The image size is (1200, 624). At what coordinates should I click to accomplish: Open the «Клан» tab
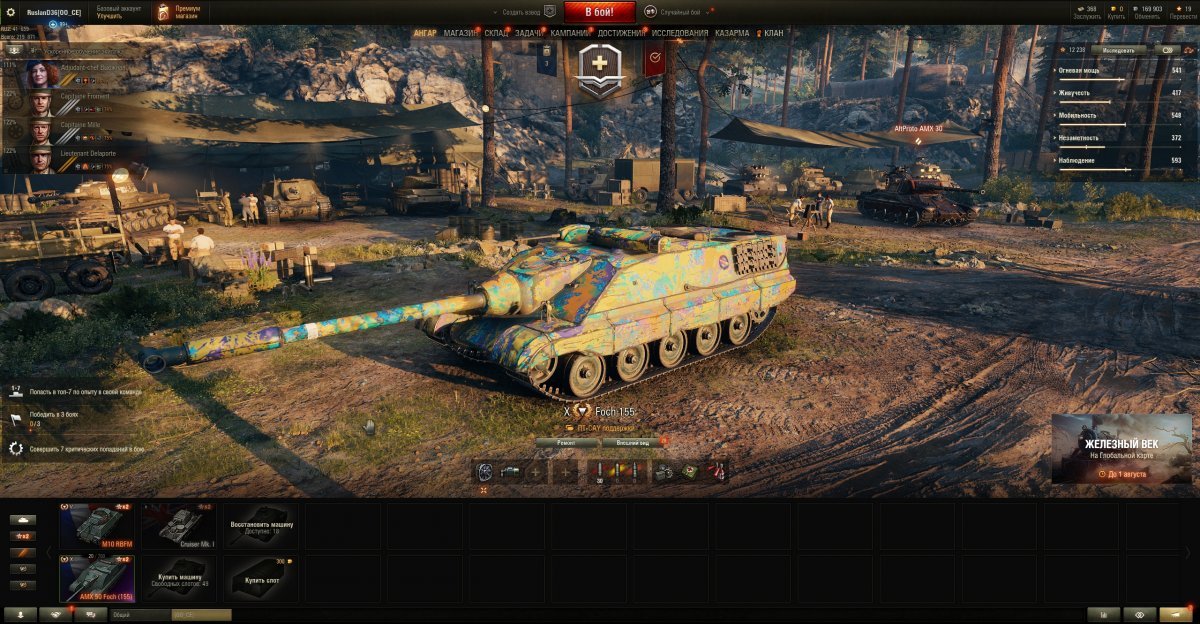pyautogui.click(x=773, y=33)
